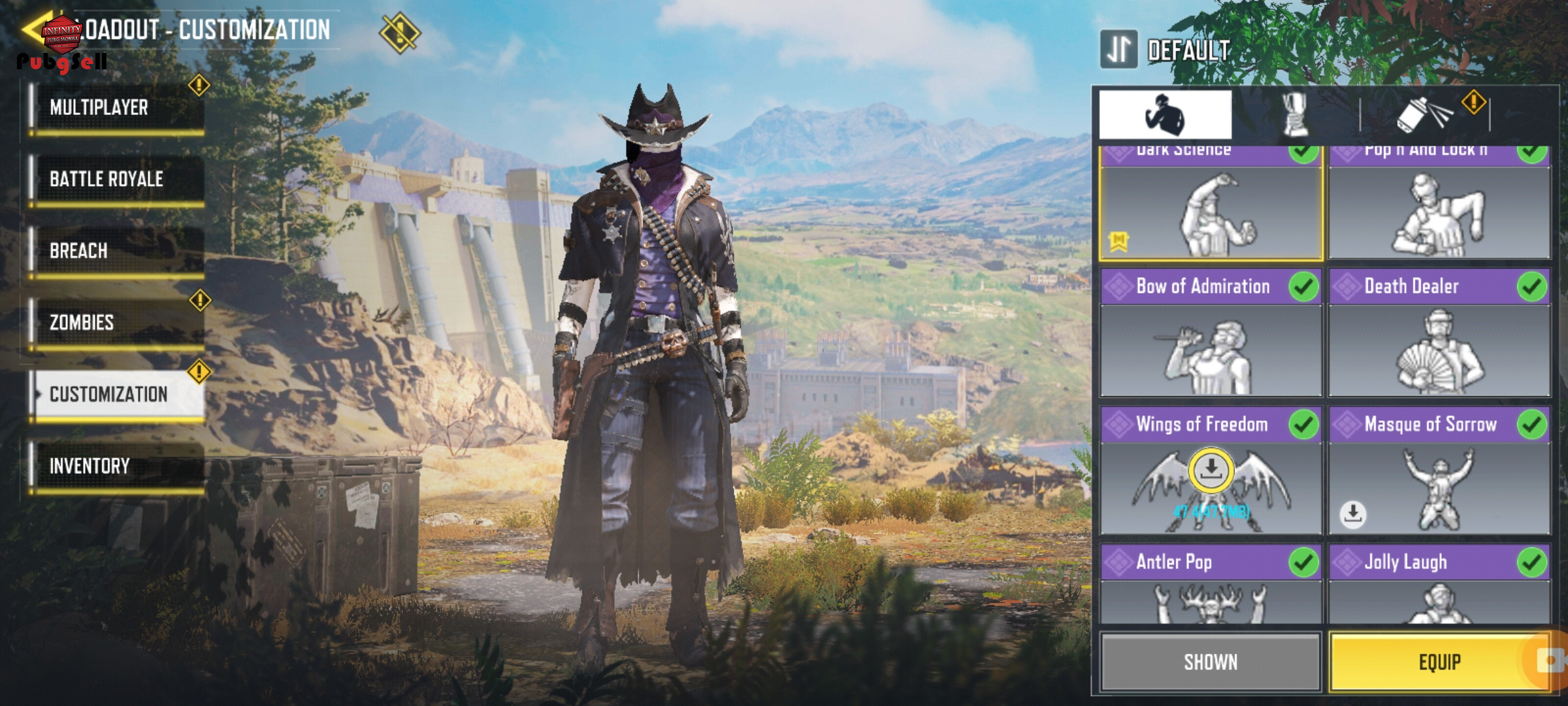Equip the selected emote
The width and height of the screenshot is (1568, 706).
(x=1439, y=662)
